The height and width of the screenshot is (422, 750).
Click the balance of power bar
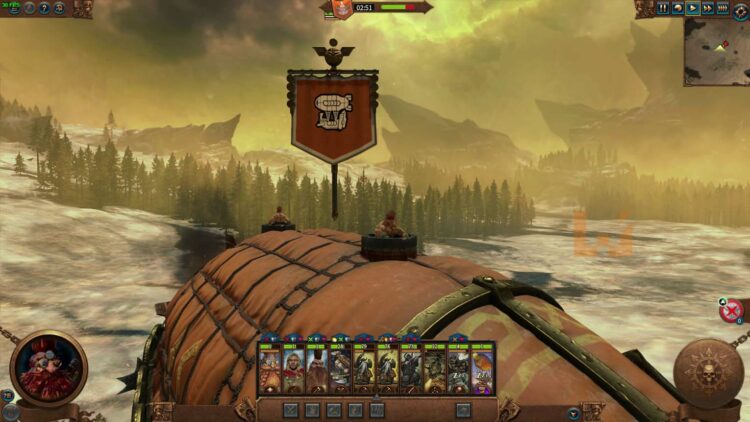click(397, 7)
